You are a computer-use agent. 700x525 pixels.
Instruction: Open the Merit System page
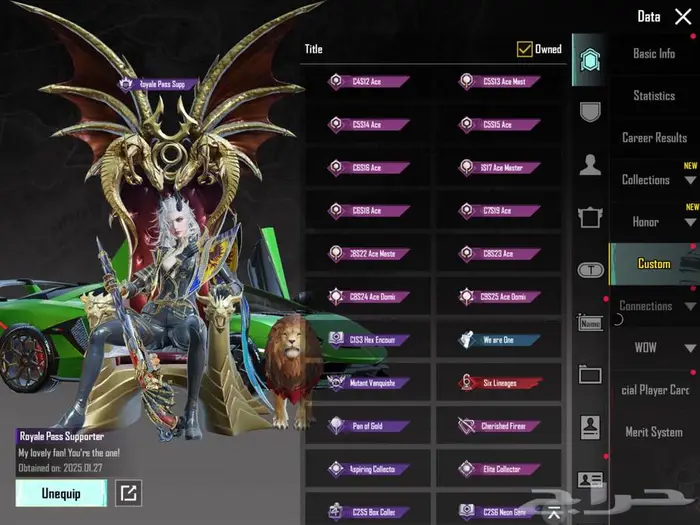tap(654, 432)
